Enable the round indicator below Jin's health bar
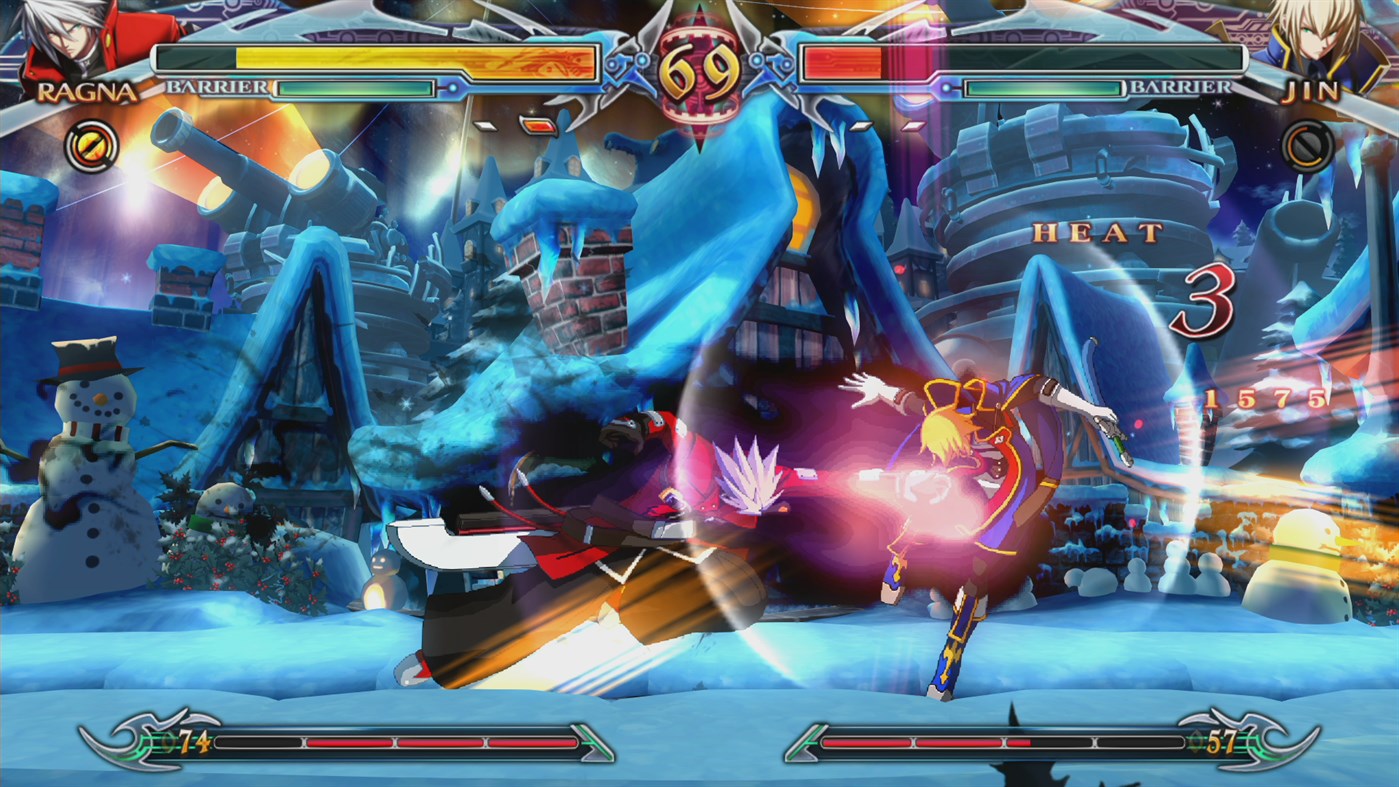The width and height of the screenshot is (1399, 787). (x=862, y=126)
